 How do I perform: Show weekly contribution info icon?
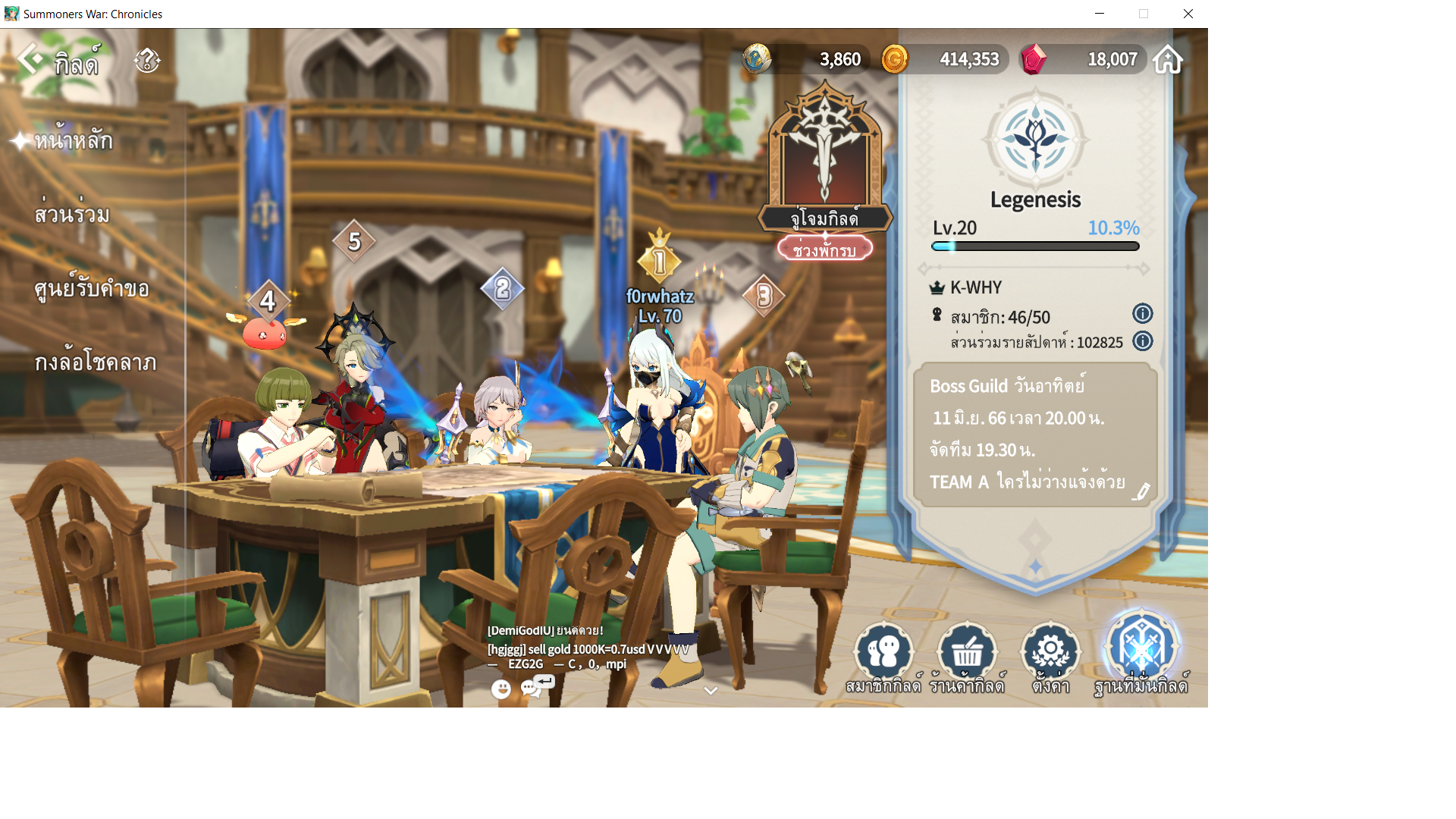coord(1142,341)
